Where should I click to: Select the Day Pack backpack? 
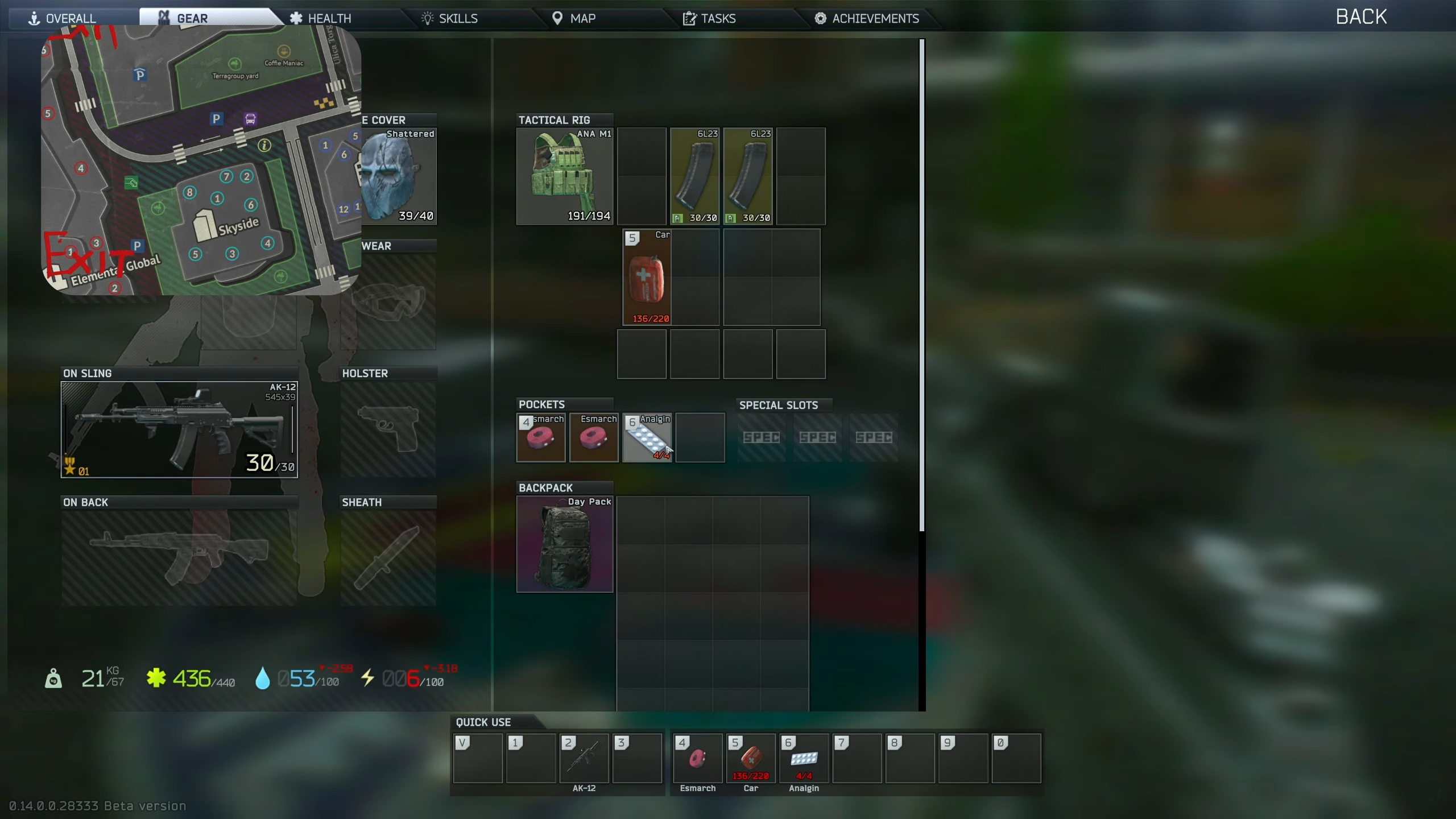(x=564, y=544)
